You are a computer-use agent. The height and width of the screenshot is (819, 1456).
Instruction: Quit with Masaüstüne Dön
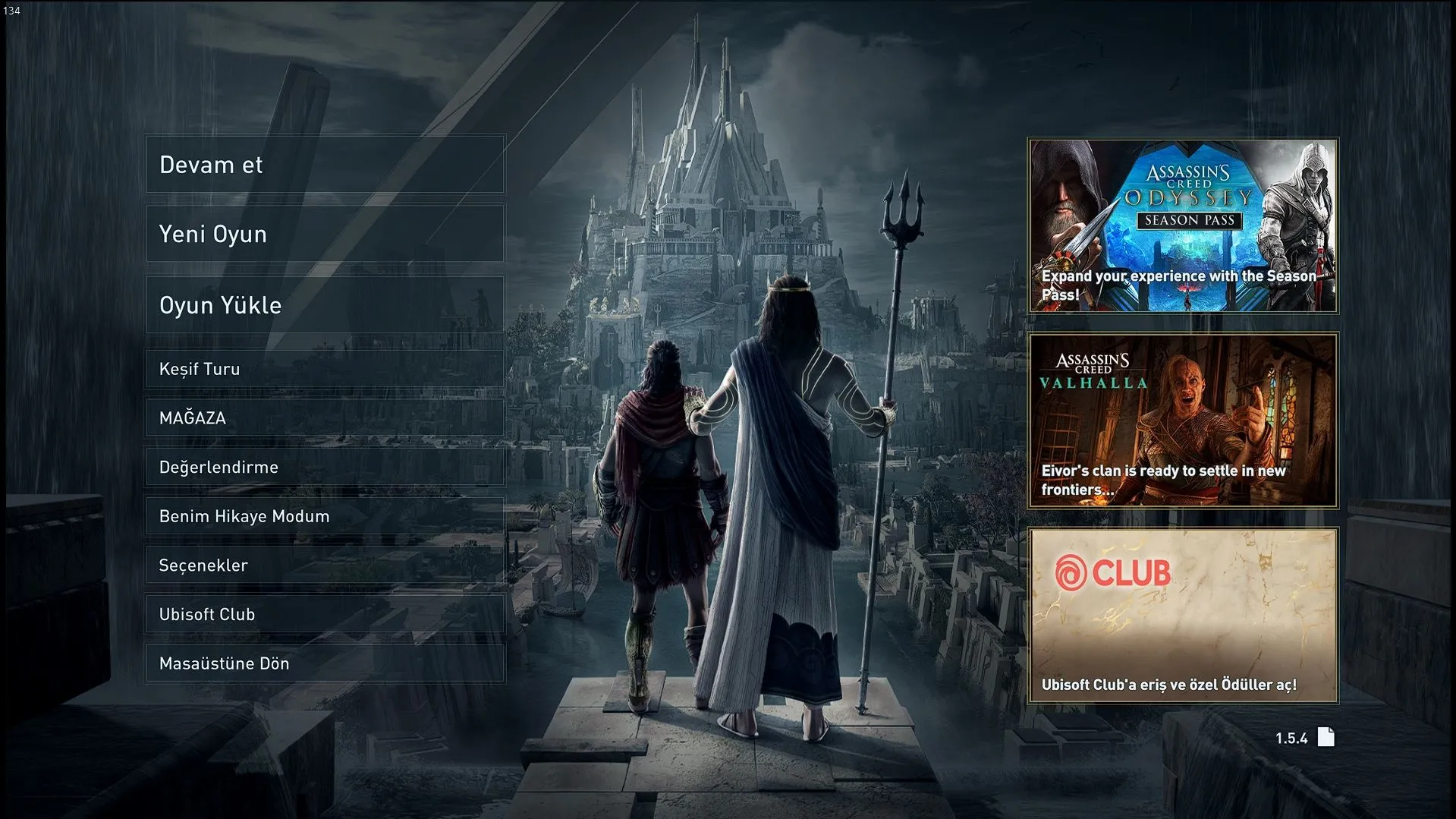(x=325, y=663)
